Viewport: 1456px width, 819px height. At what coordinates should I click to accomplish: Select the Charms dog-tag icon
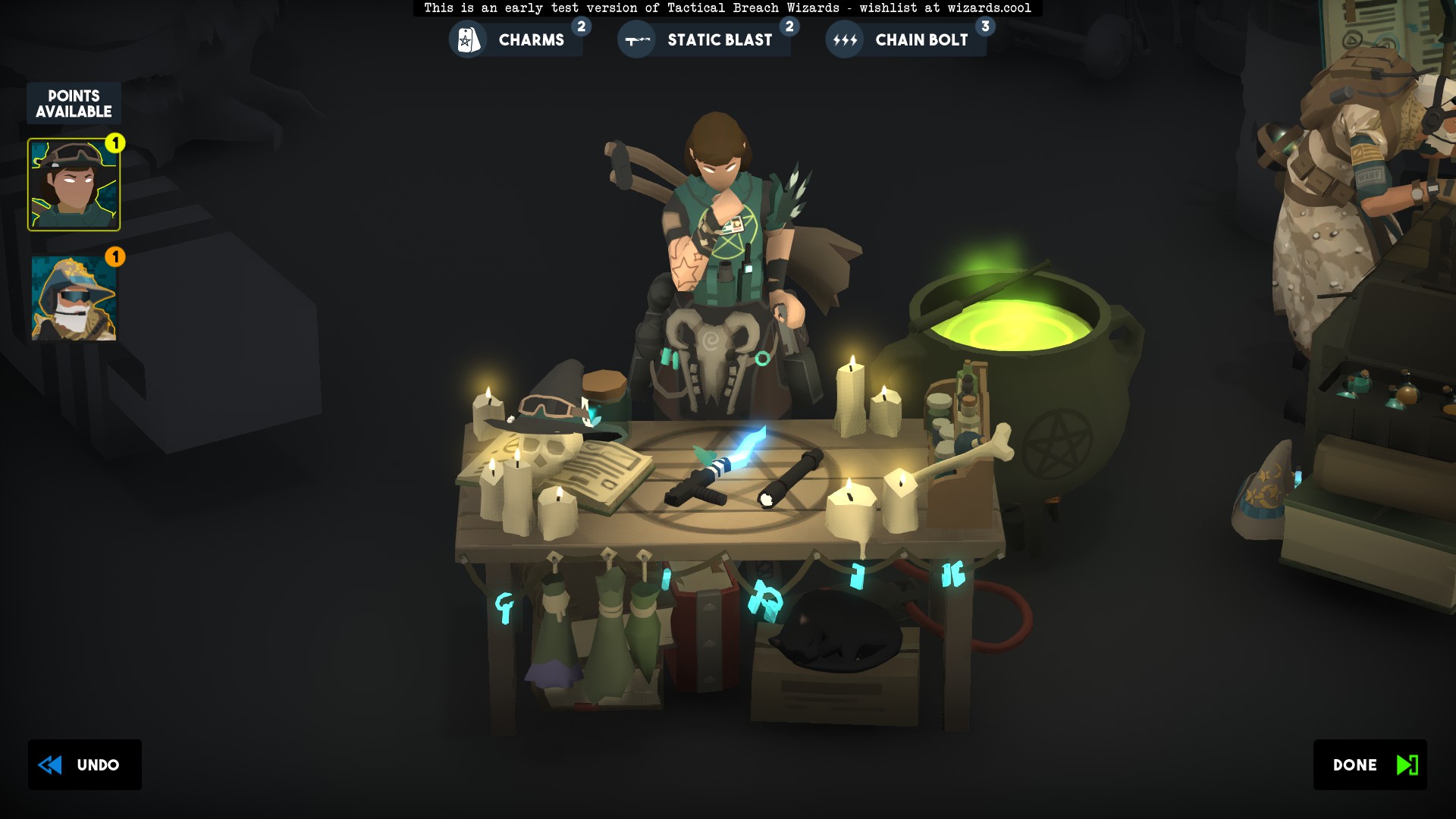point(468,39)
